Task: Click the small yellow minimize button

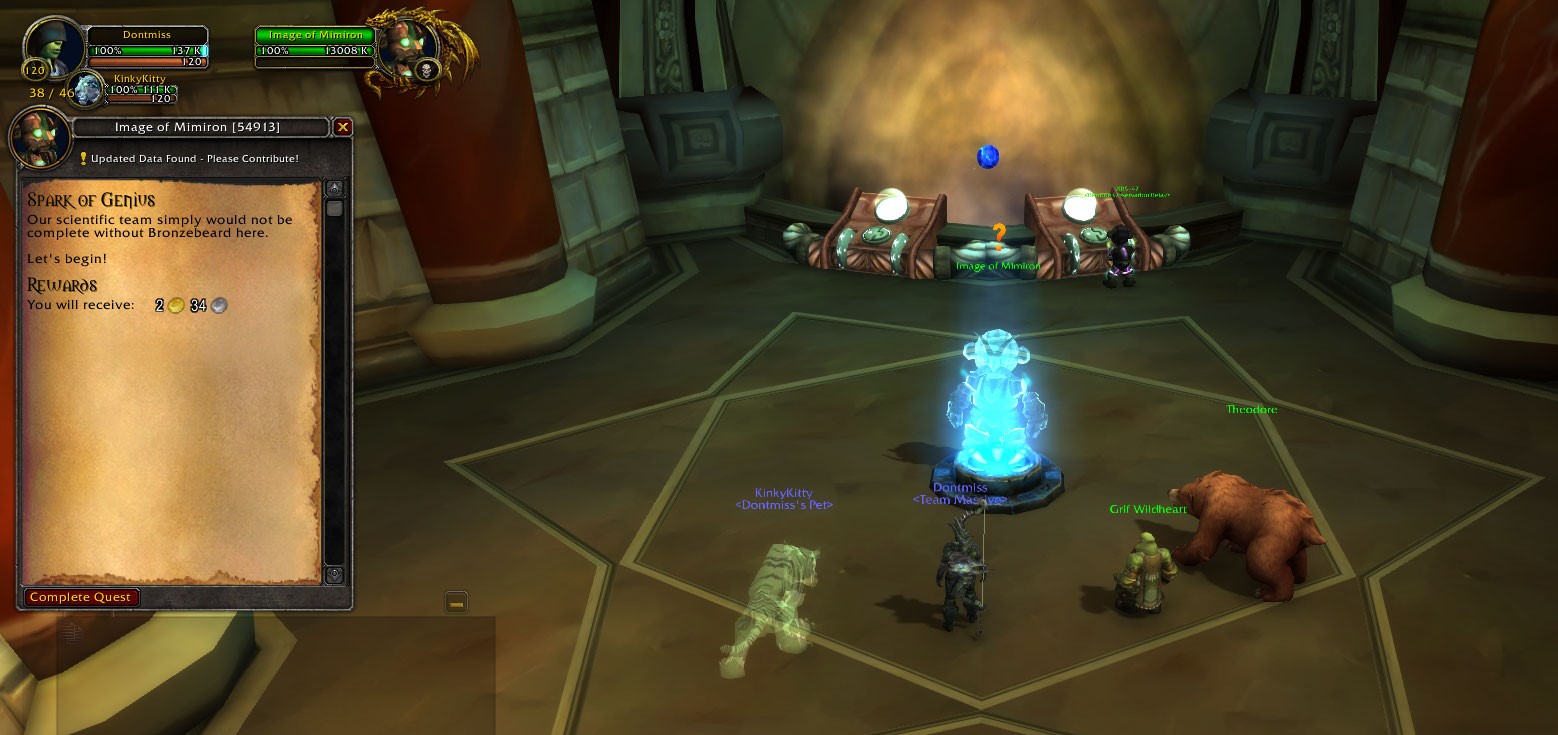Action: click(456, 602)
